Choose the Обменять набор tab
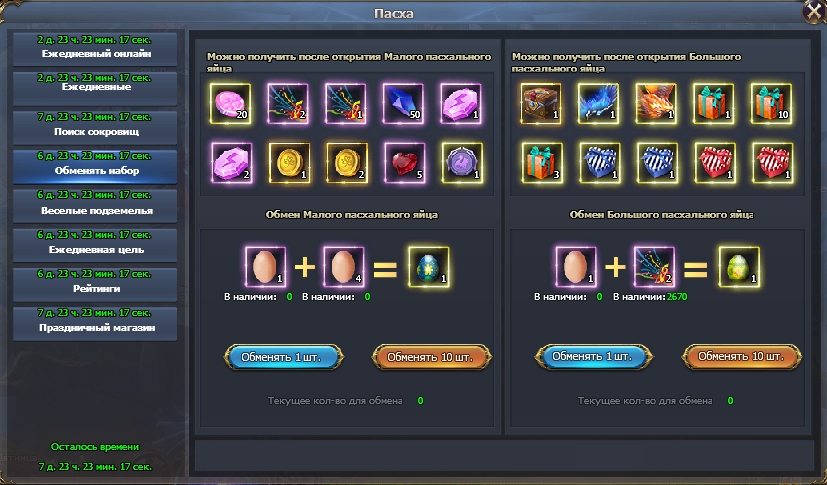Screen dimensions: 827x485 tap(96, 165)
